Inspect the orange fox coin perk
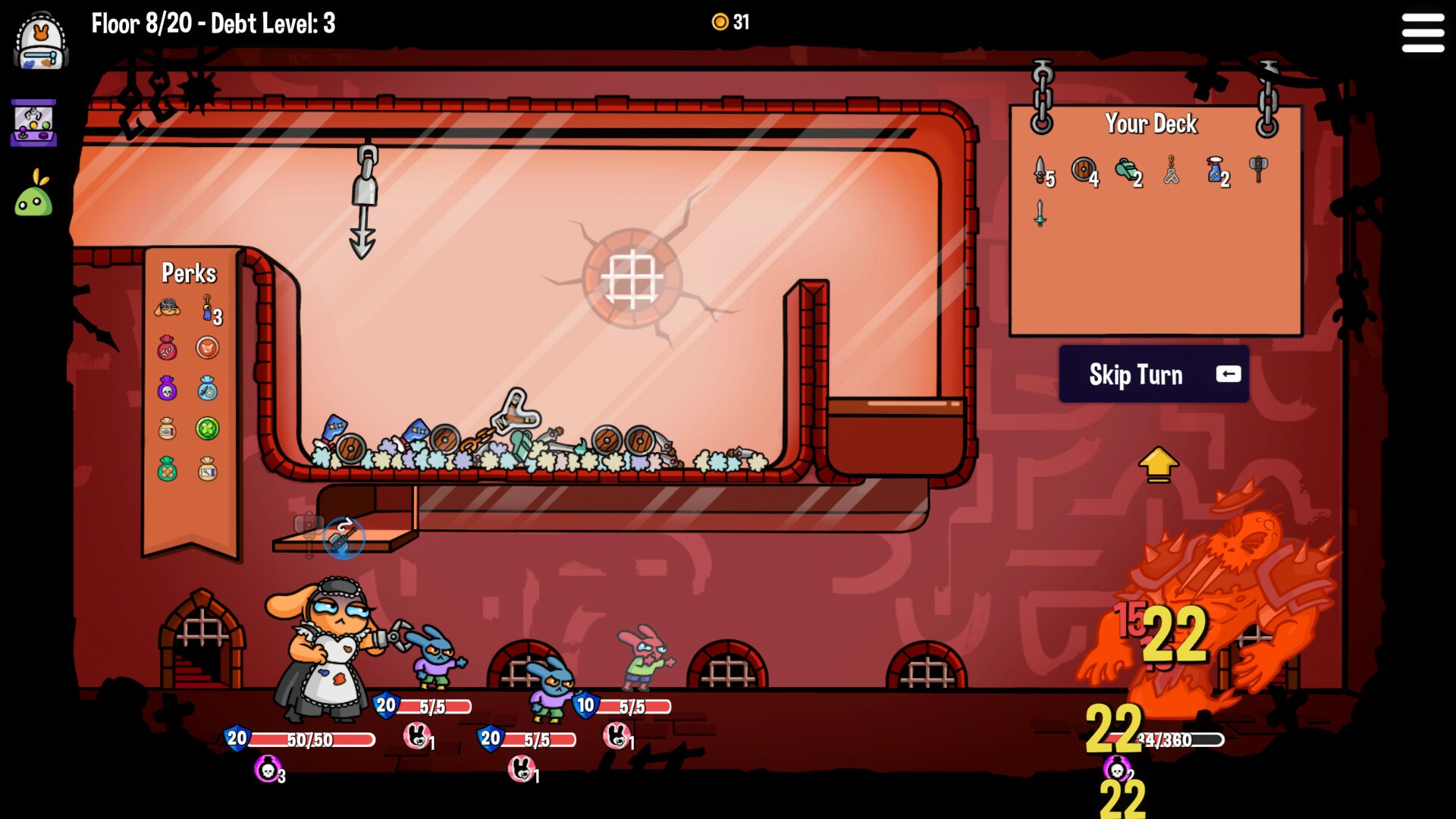 (x=207, y=348)
